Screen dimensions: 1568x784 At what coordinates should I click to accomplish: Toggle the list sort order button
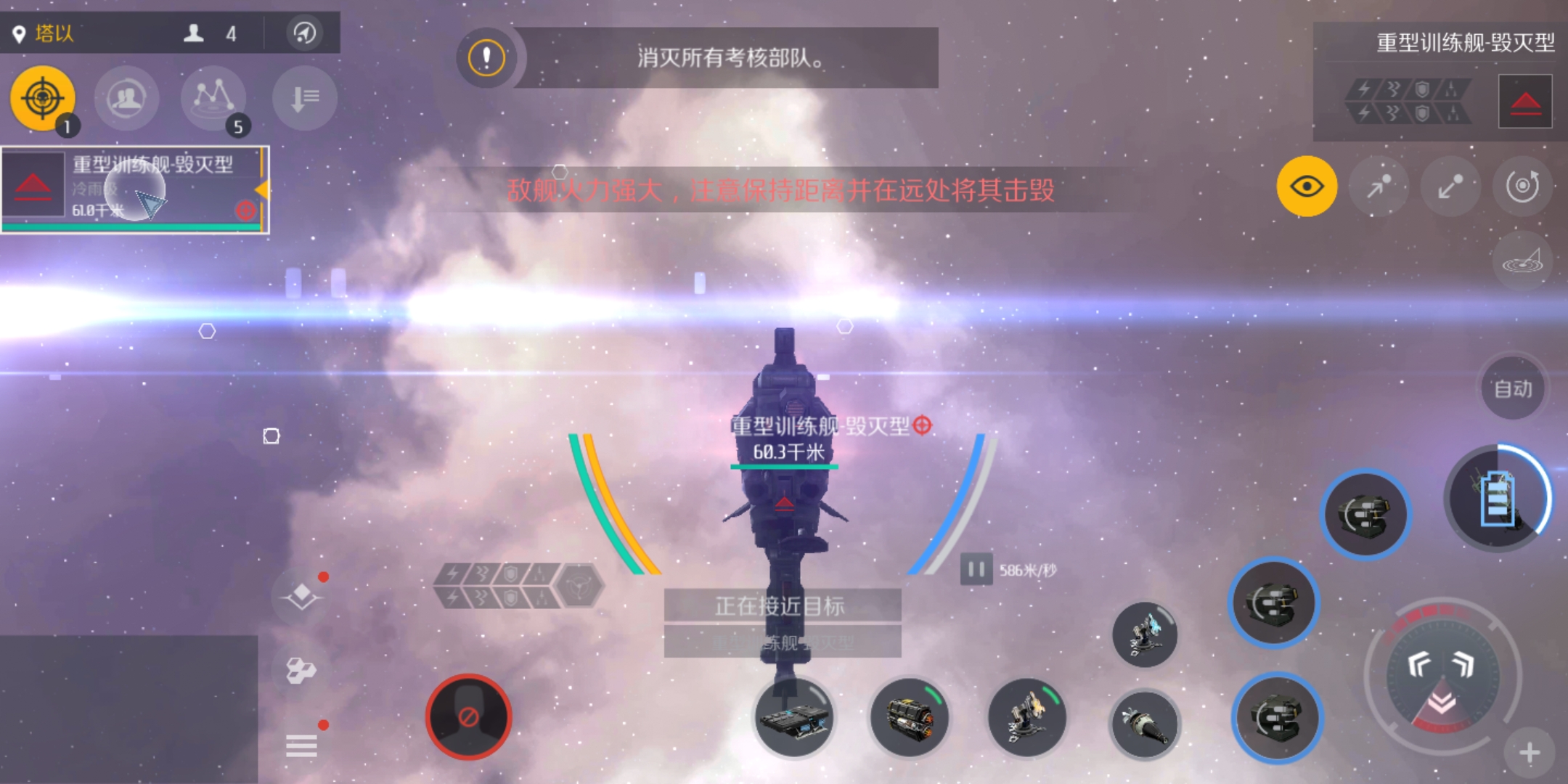[x=305, y=98]
